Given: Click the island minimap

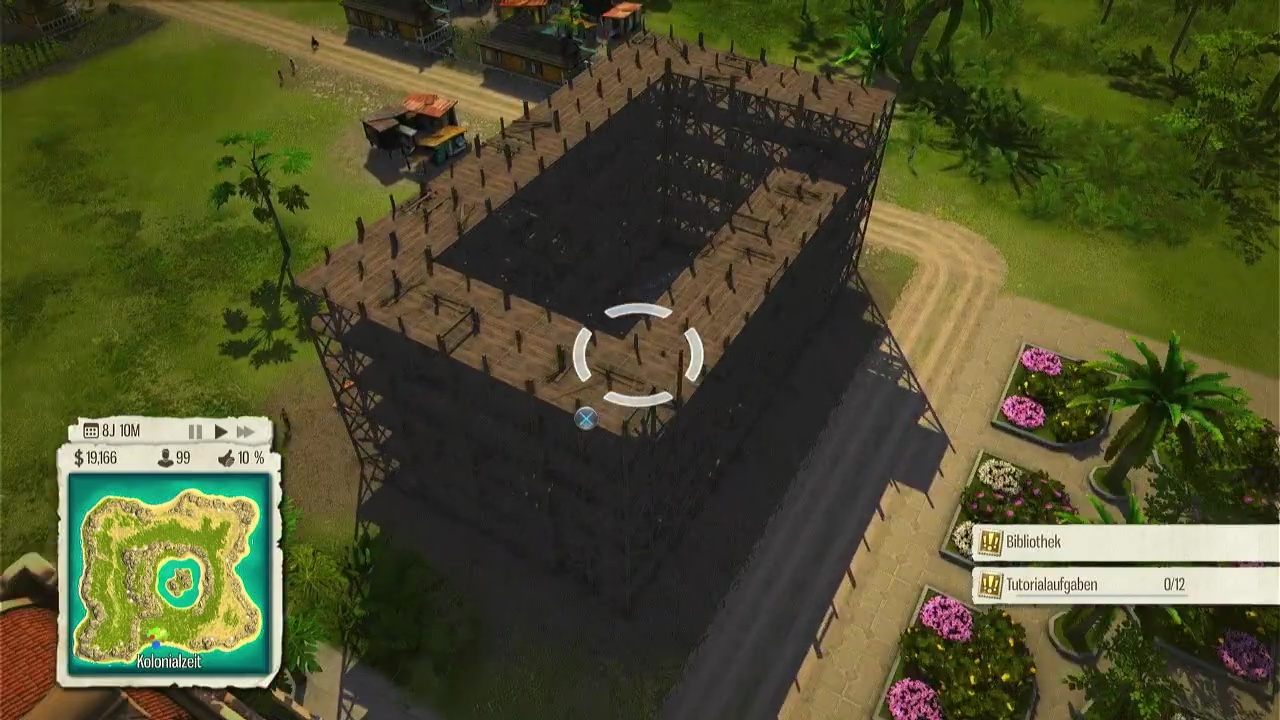Looking at the screenshot, I should click(x=169, y=573).
